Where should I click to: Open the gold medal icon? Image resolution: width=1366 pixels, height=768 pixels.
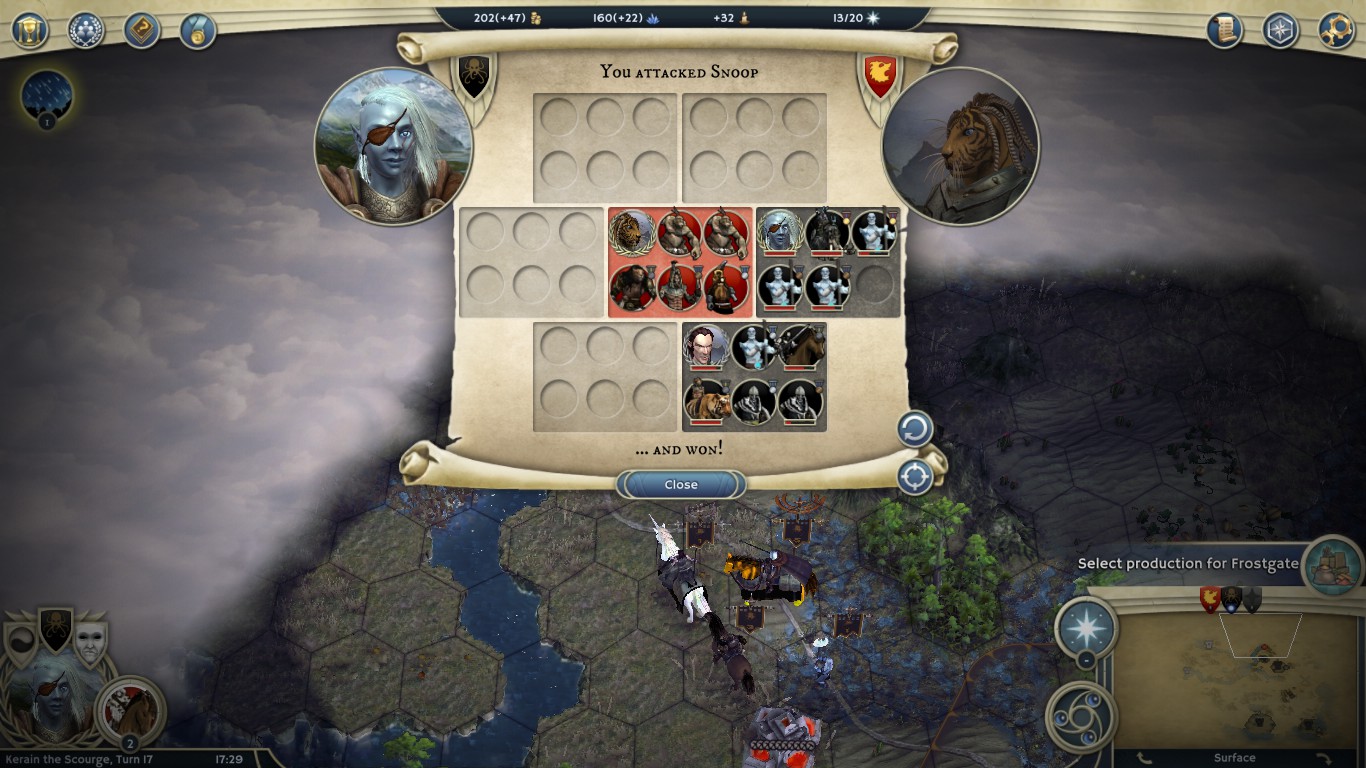[198, 30]
